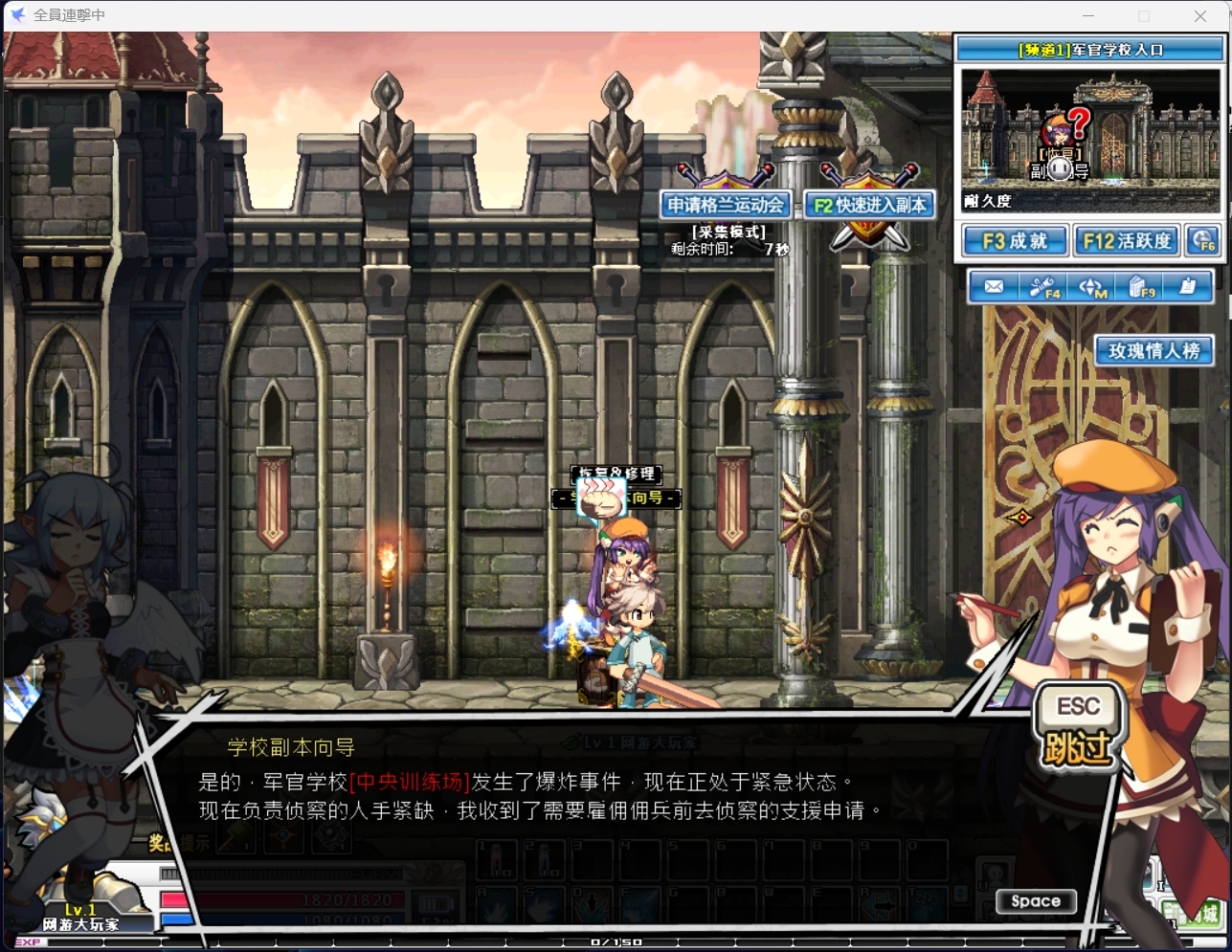Show the 玫瑰情人榜 ranking
Screen dimensions: 1232x952
pyautogui.click(x=1154, y=351)
